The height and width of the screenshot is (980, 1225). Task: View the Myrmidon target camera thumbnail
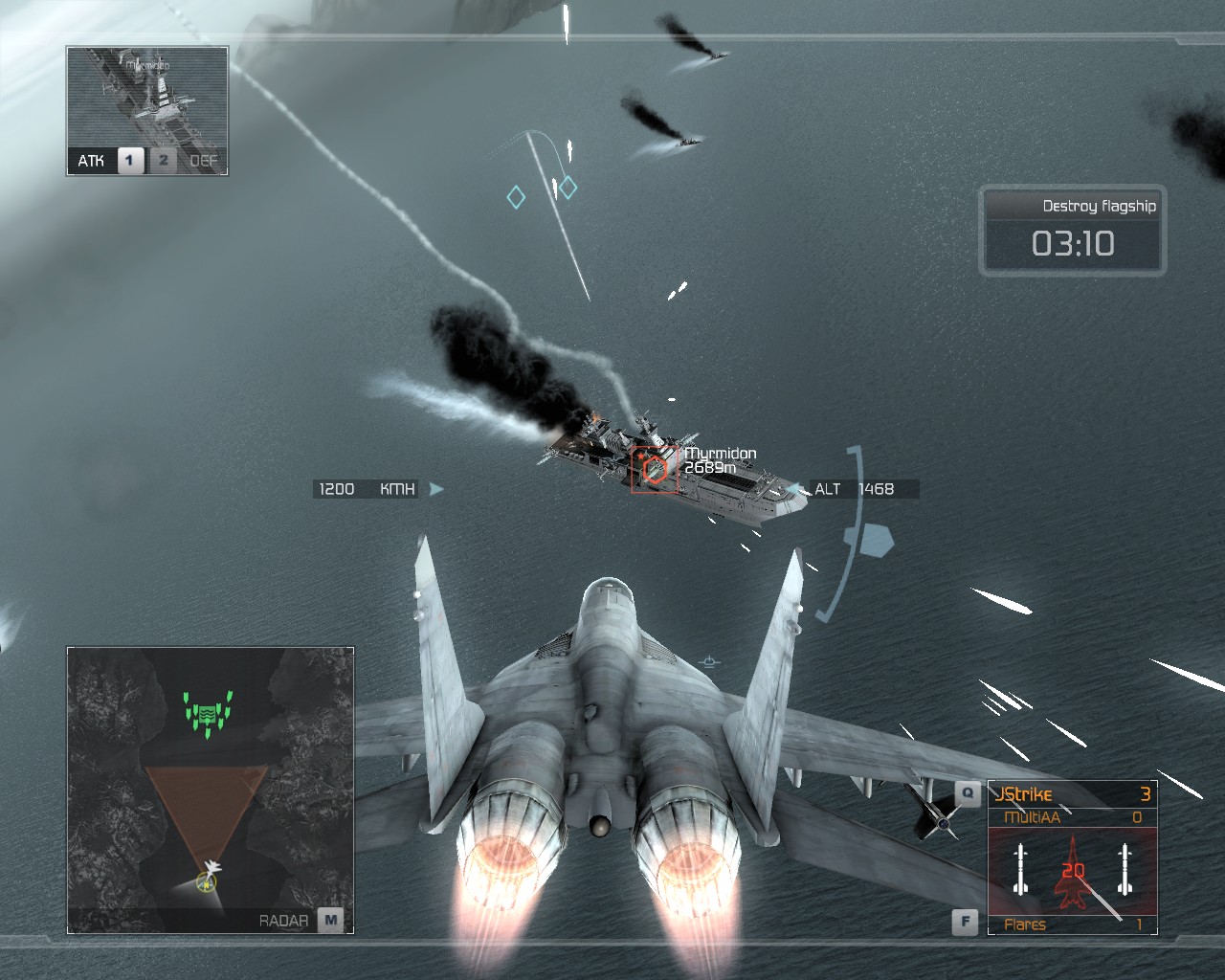pyautogui.click(x=147, y=99)
